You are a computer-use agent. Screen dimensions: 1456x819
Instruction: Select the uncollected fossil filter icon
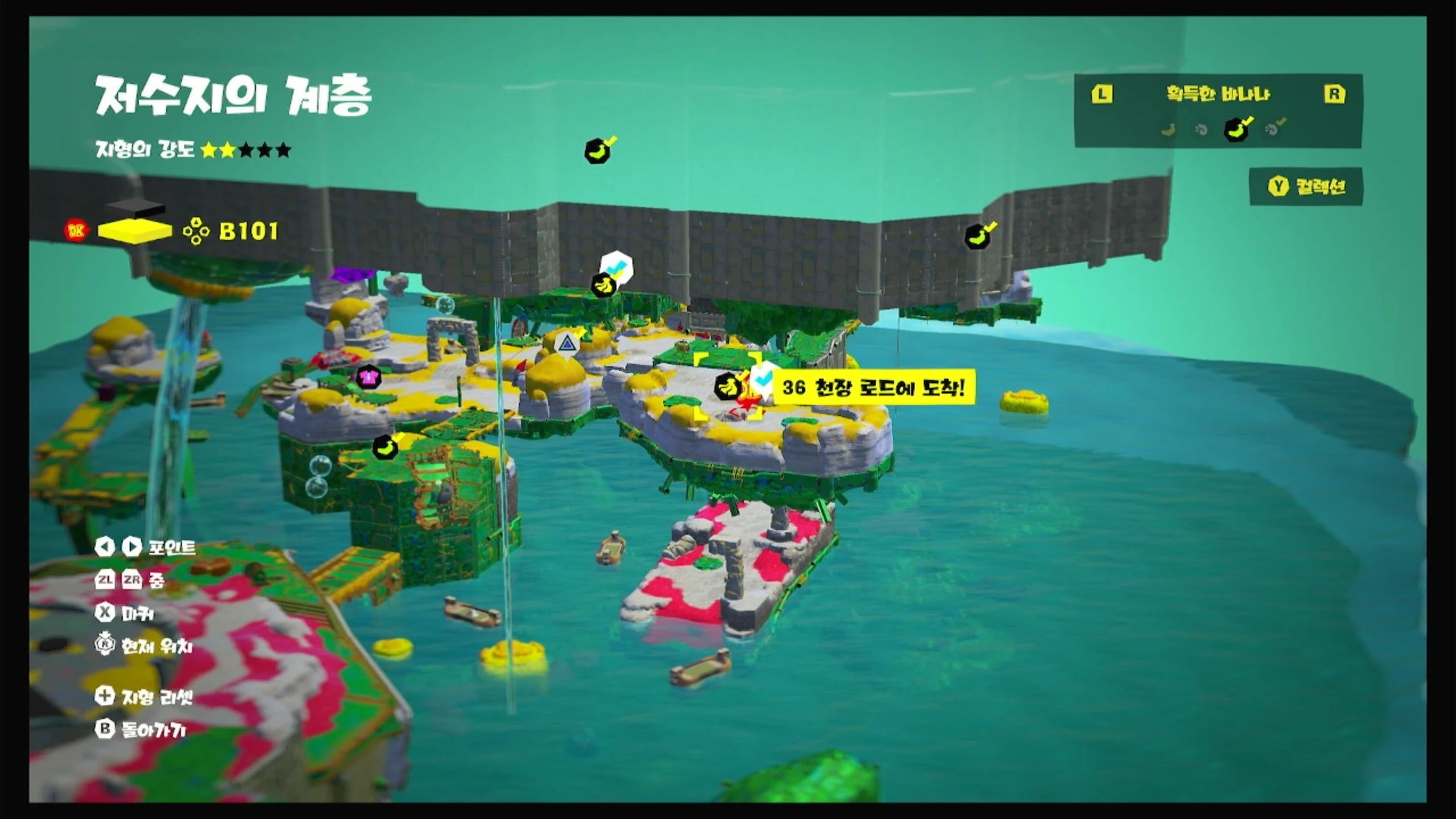[1201, 130]
